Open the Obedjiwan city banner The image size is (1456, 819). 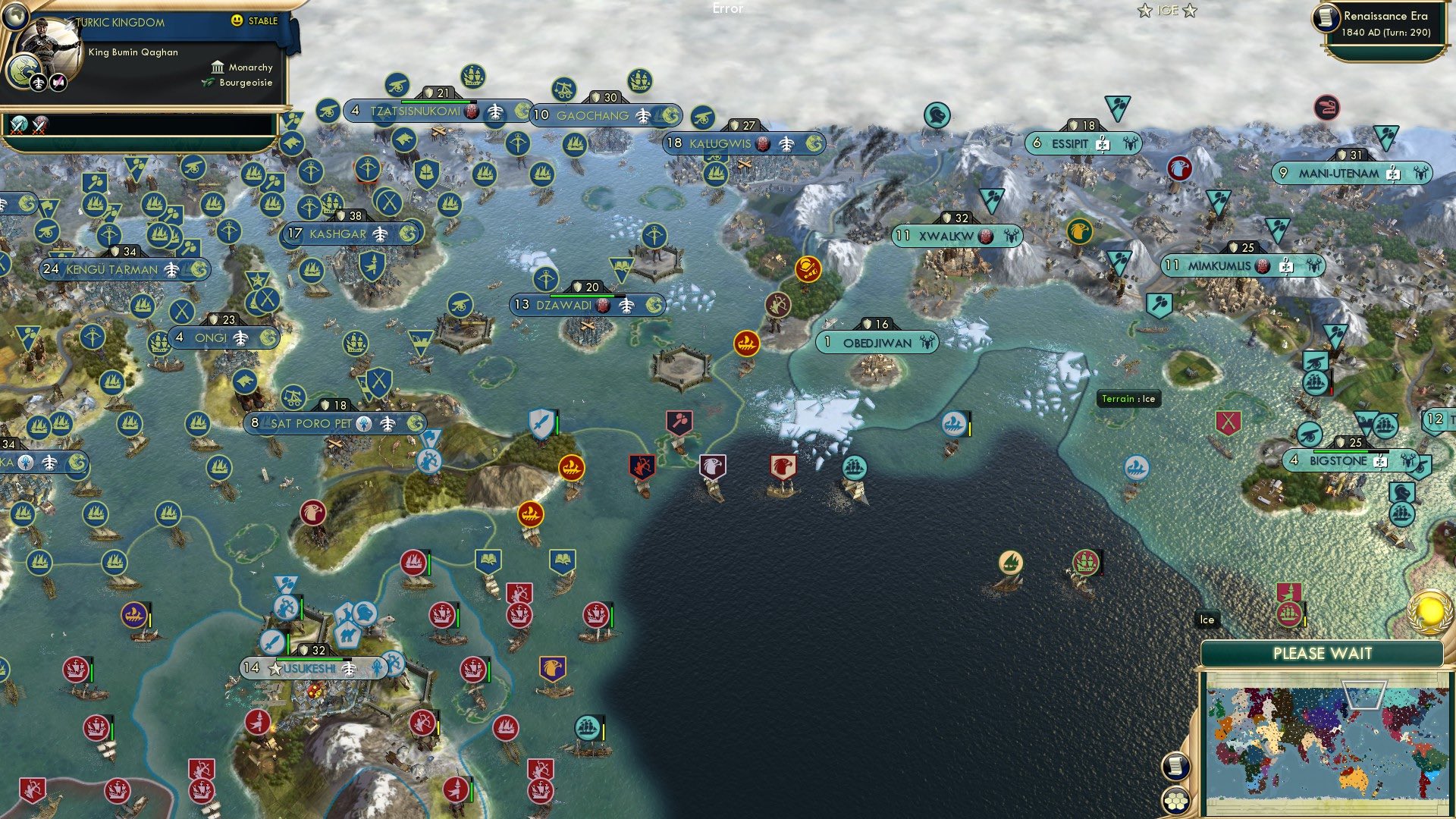coord(876,343)
